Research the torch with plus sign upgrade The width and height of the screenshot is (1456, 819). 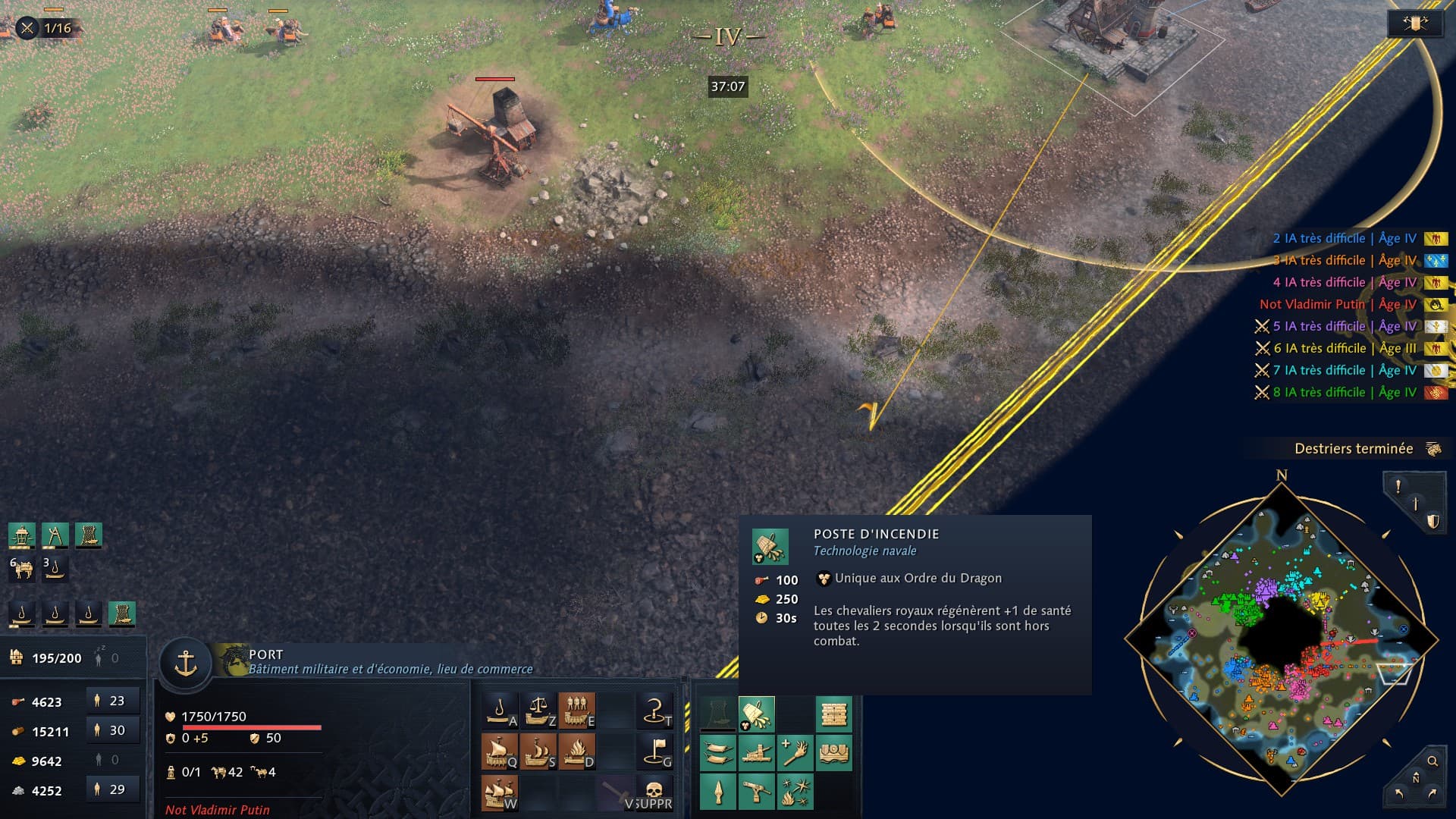click(x=795, y=753)
